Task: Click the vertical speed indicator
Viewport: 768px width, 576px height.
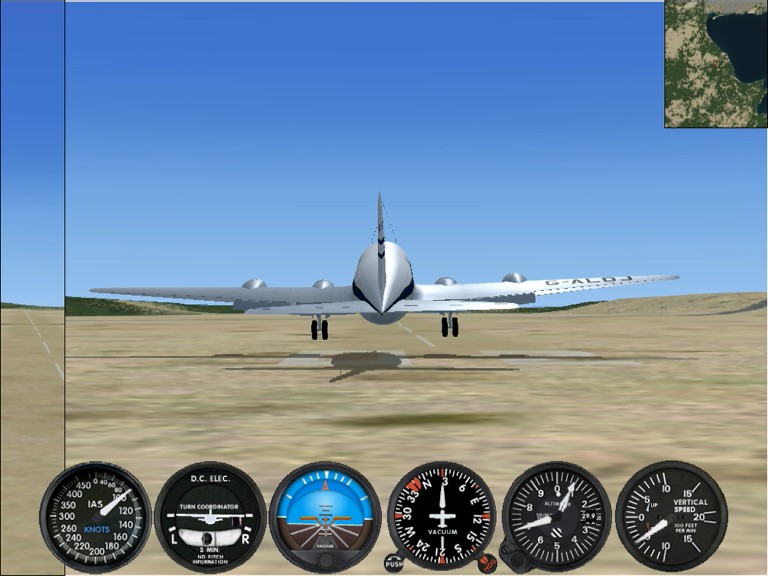Action: (x=671, y=516)
